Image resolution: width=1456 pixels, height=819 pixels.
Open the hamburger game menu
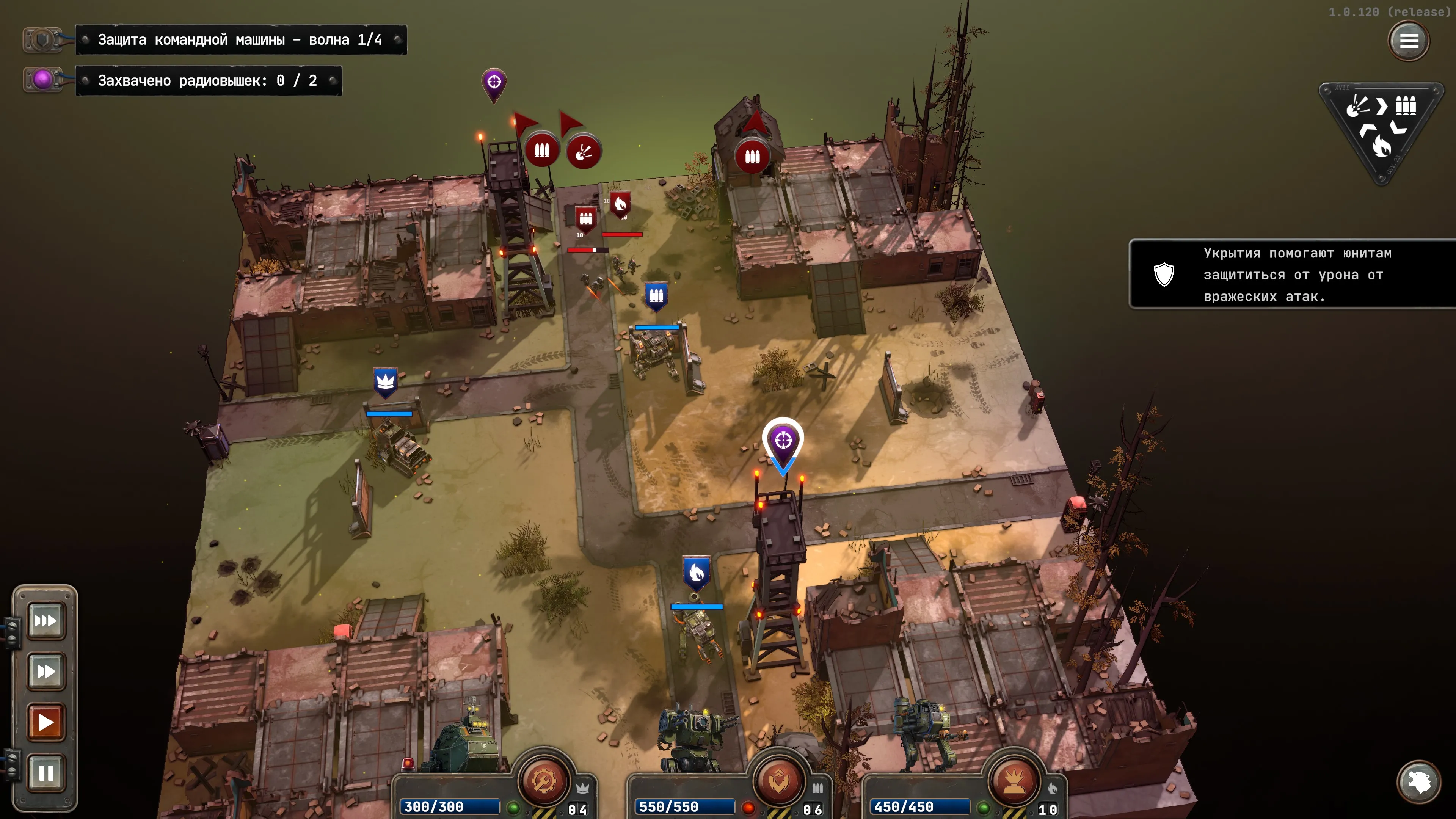(x=1408, y=41)
